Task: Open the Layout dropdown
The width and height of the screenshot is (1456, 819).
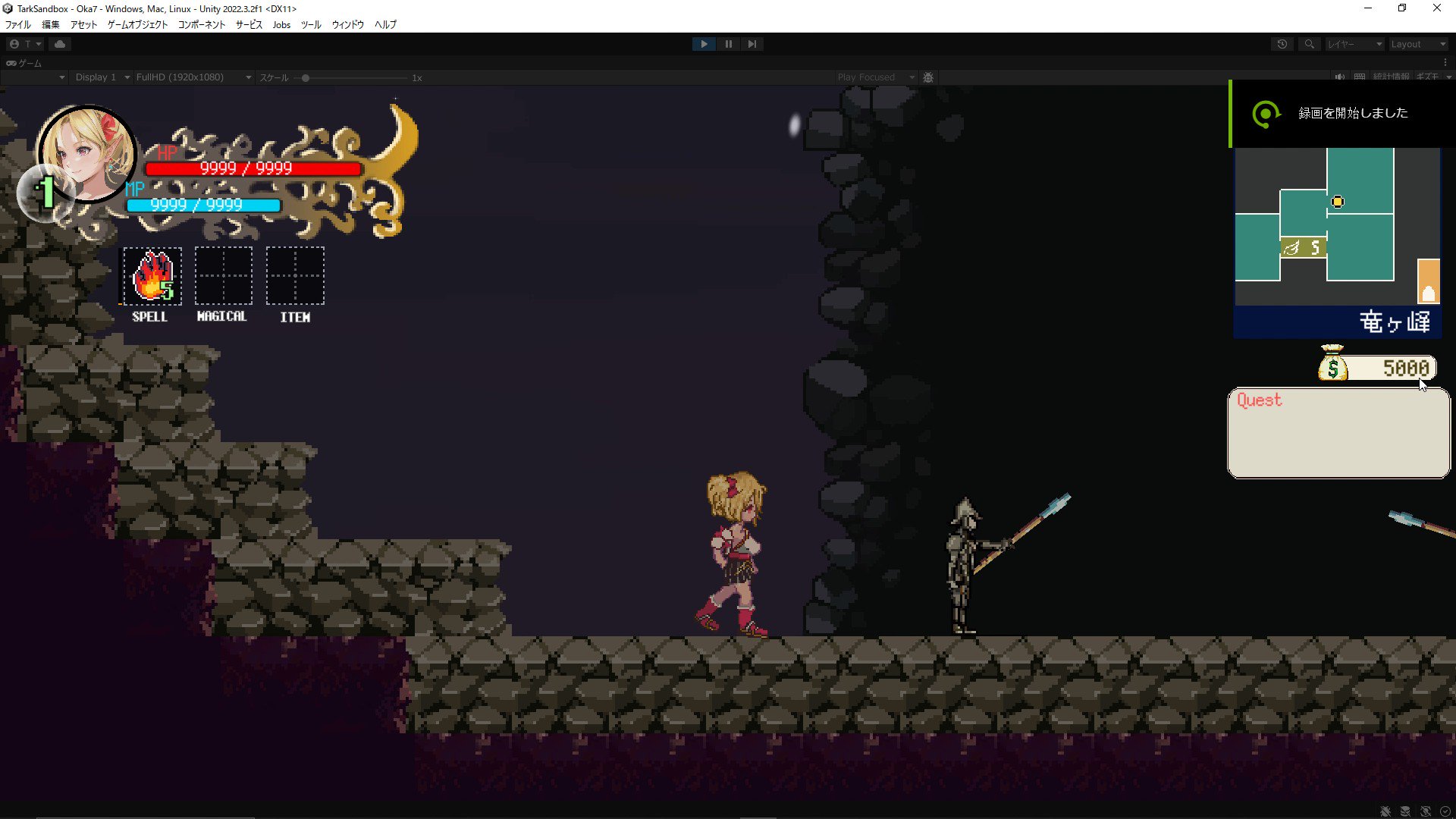Action: (1417, 43)
